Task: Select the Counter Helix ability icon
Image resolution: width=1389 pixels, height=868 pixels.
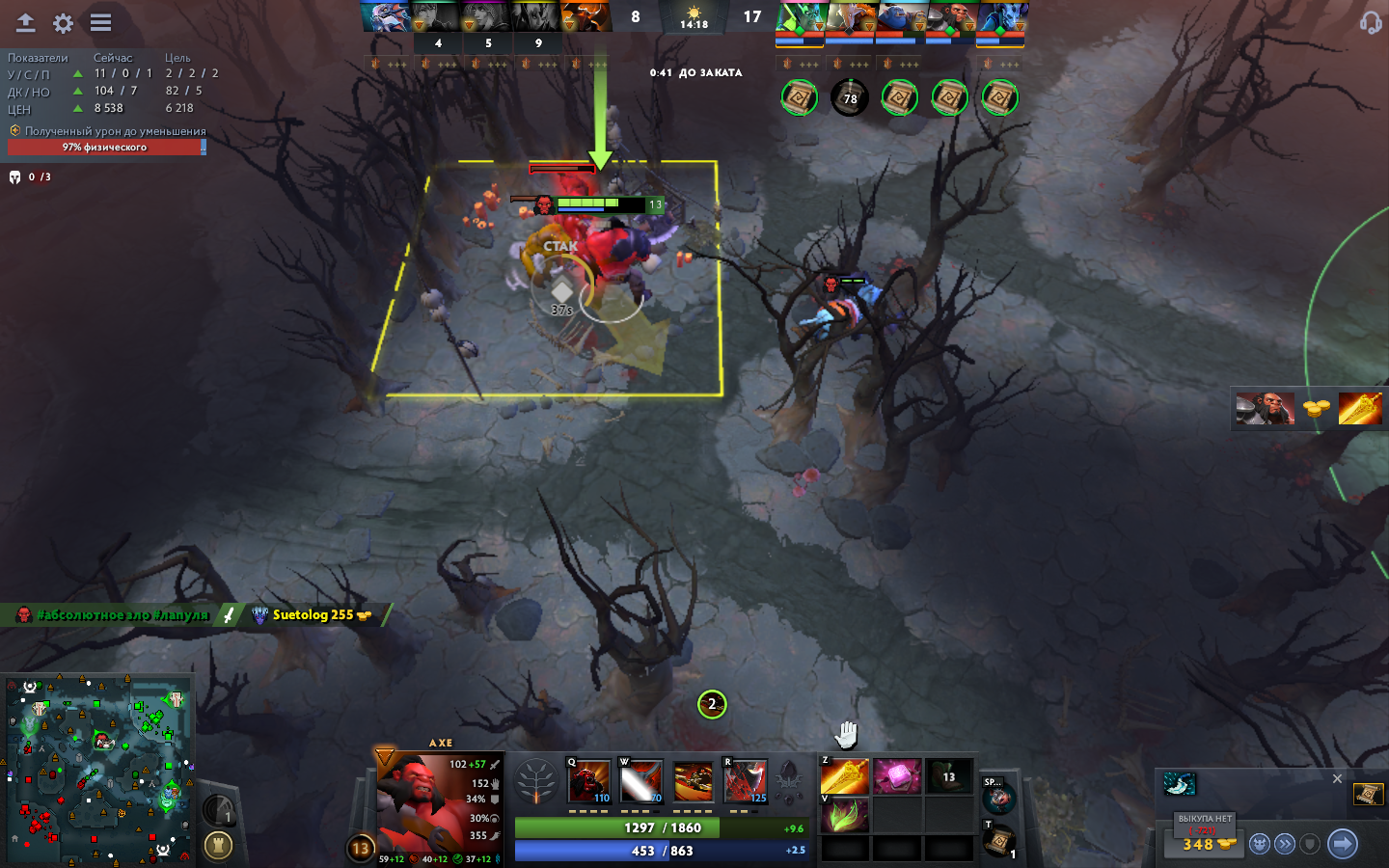Action: tap(693, 781)
